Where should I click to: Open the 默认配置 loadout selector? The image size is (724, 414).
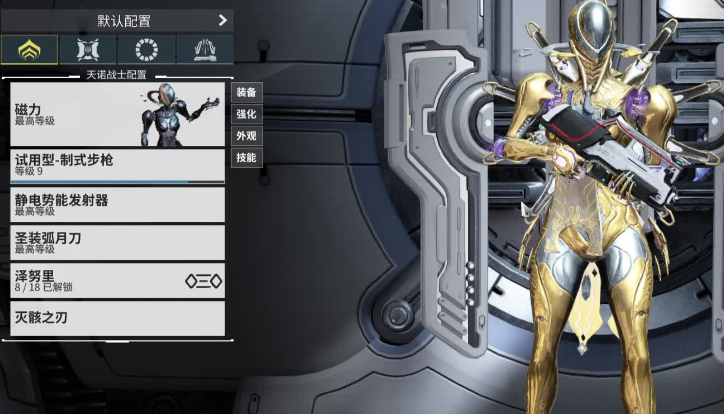coord(117,20)
